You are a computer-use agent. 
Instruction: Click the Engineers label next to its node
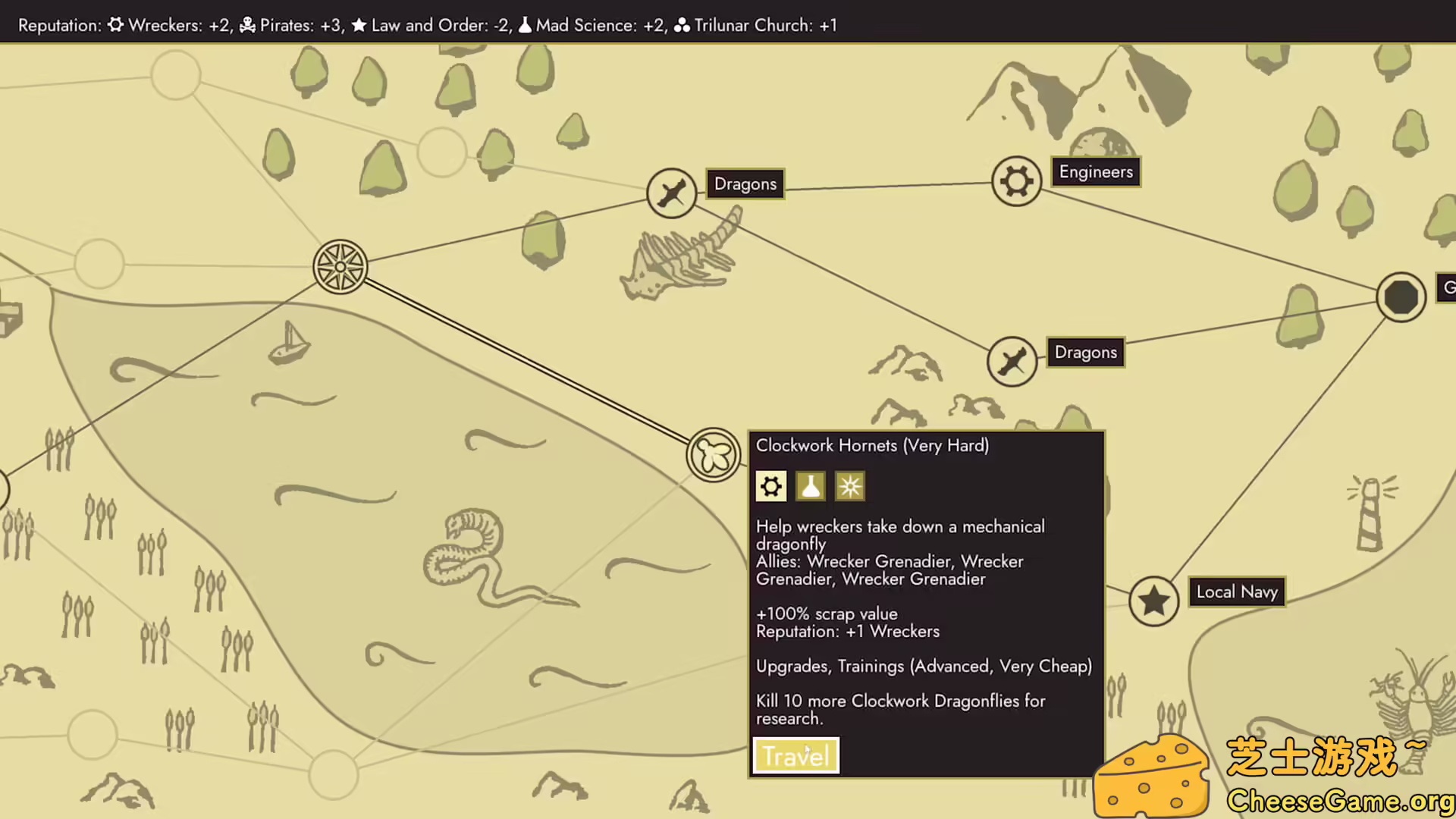[1096, 171]
